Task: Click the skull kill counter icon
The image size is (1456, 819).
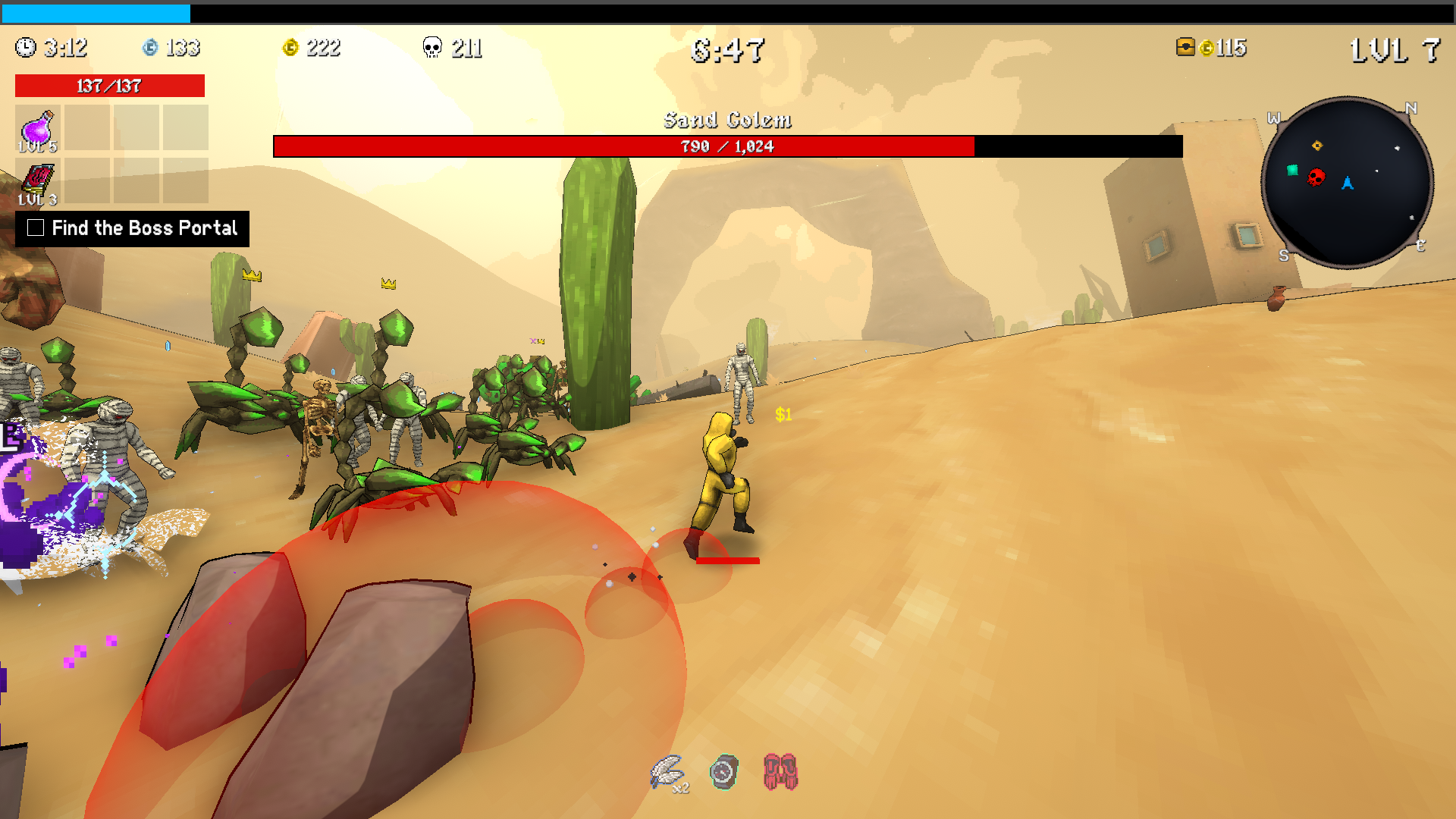Action: coord(433,48)
